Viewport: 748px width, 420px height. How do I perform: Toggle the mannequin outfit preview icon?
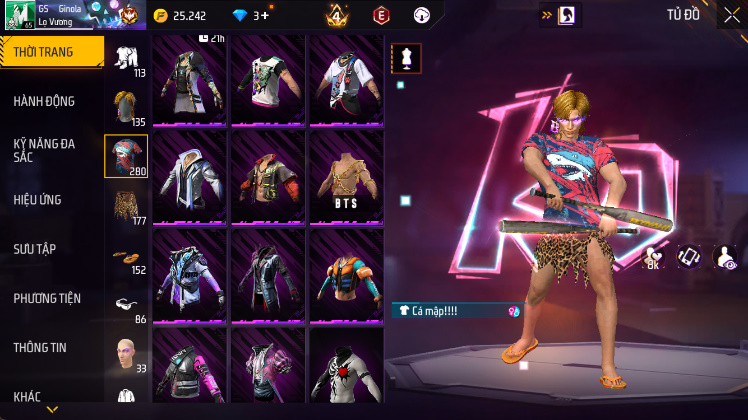tap(406, 58)
